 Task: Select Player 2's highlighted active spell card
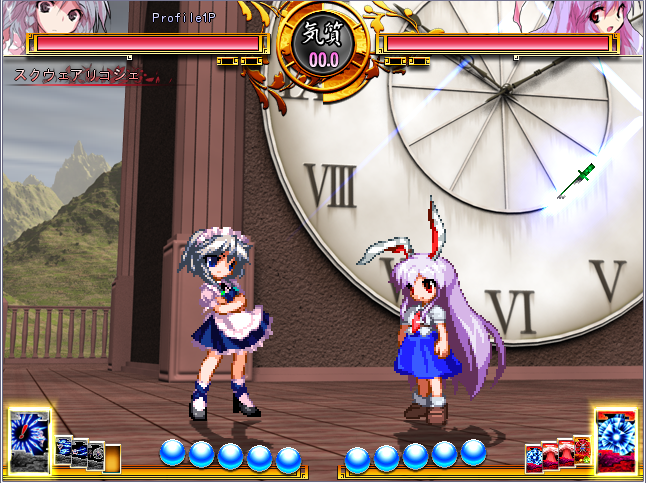point(615,438)
